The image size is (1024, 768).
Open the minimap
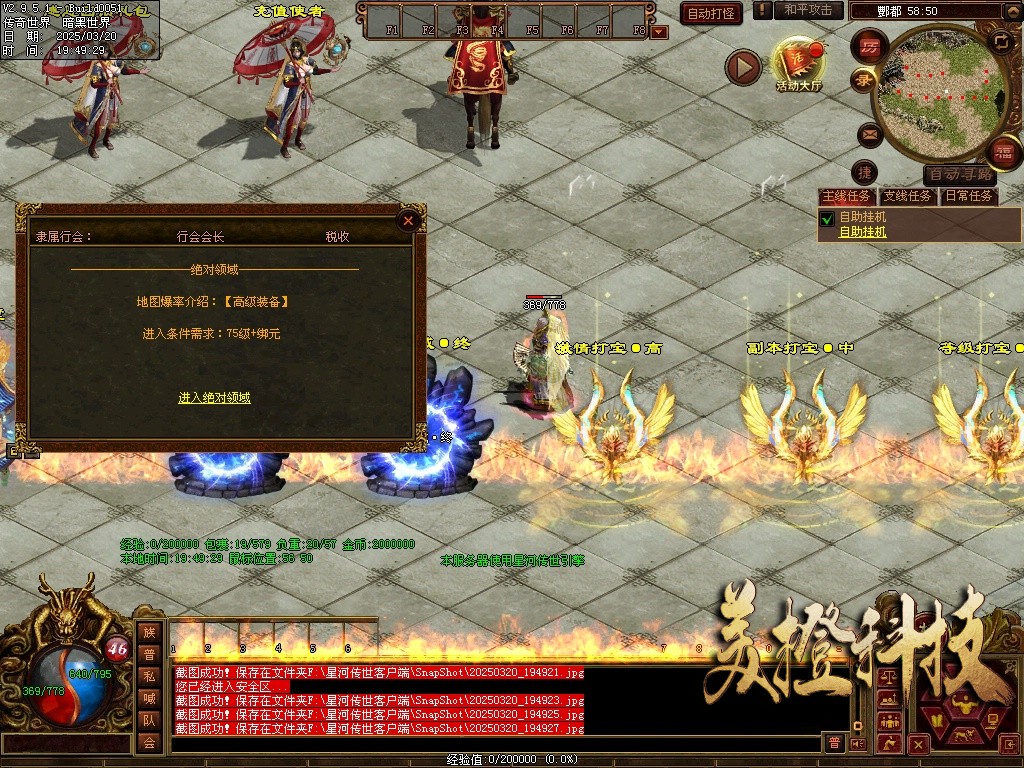[x=932, y=92]
